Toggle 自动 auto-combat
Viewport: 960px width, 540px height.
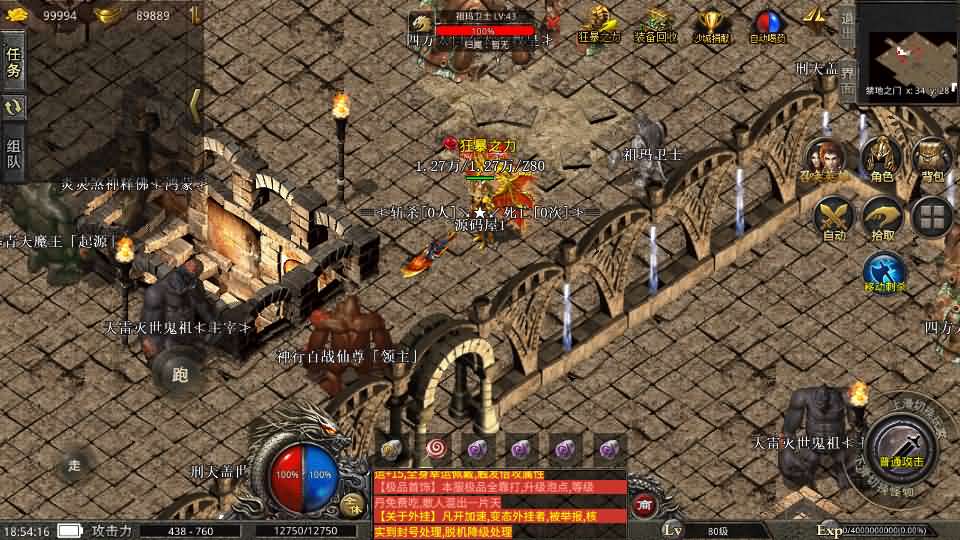tap(834, 218)
